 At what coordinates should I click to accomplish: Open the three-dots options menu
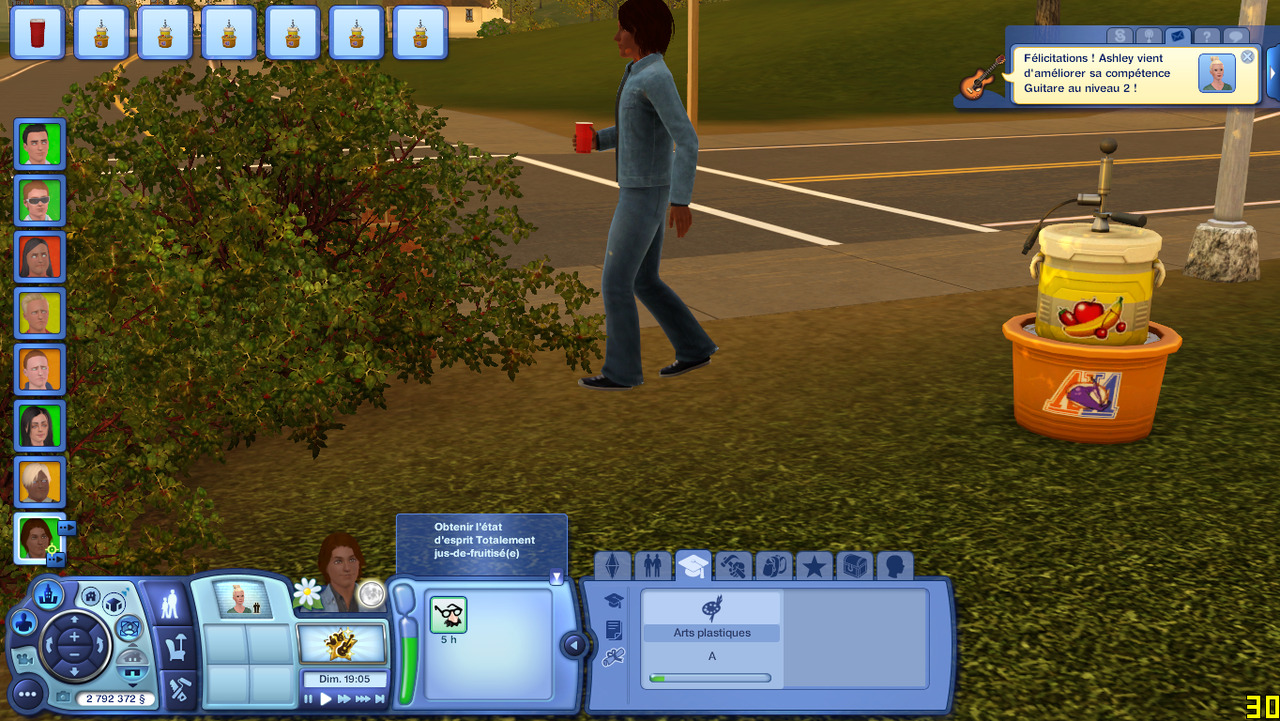[x=27, y=692]
